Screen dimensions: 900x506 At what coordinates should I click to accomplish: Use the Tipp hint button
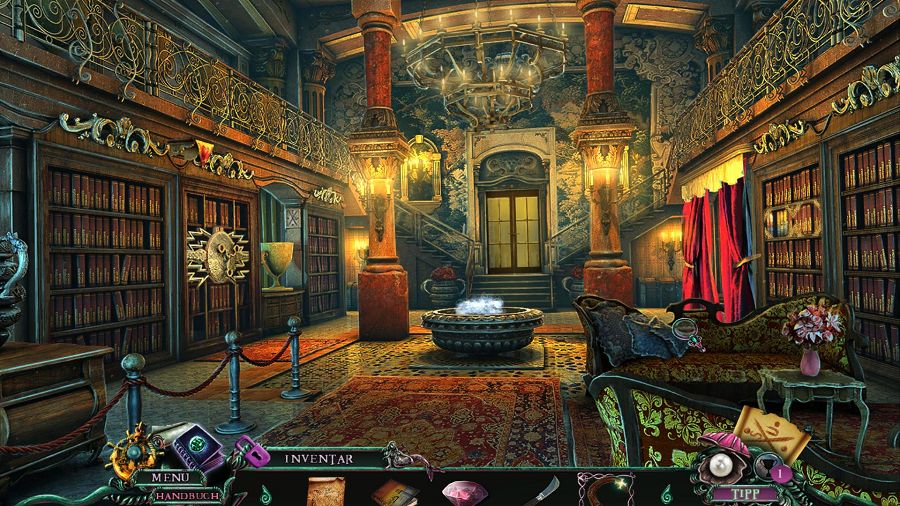(740, 493)
